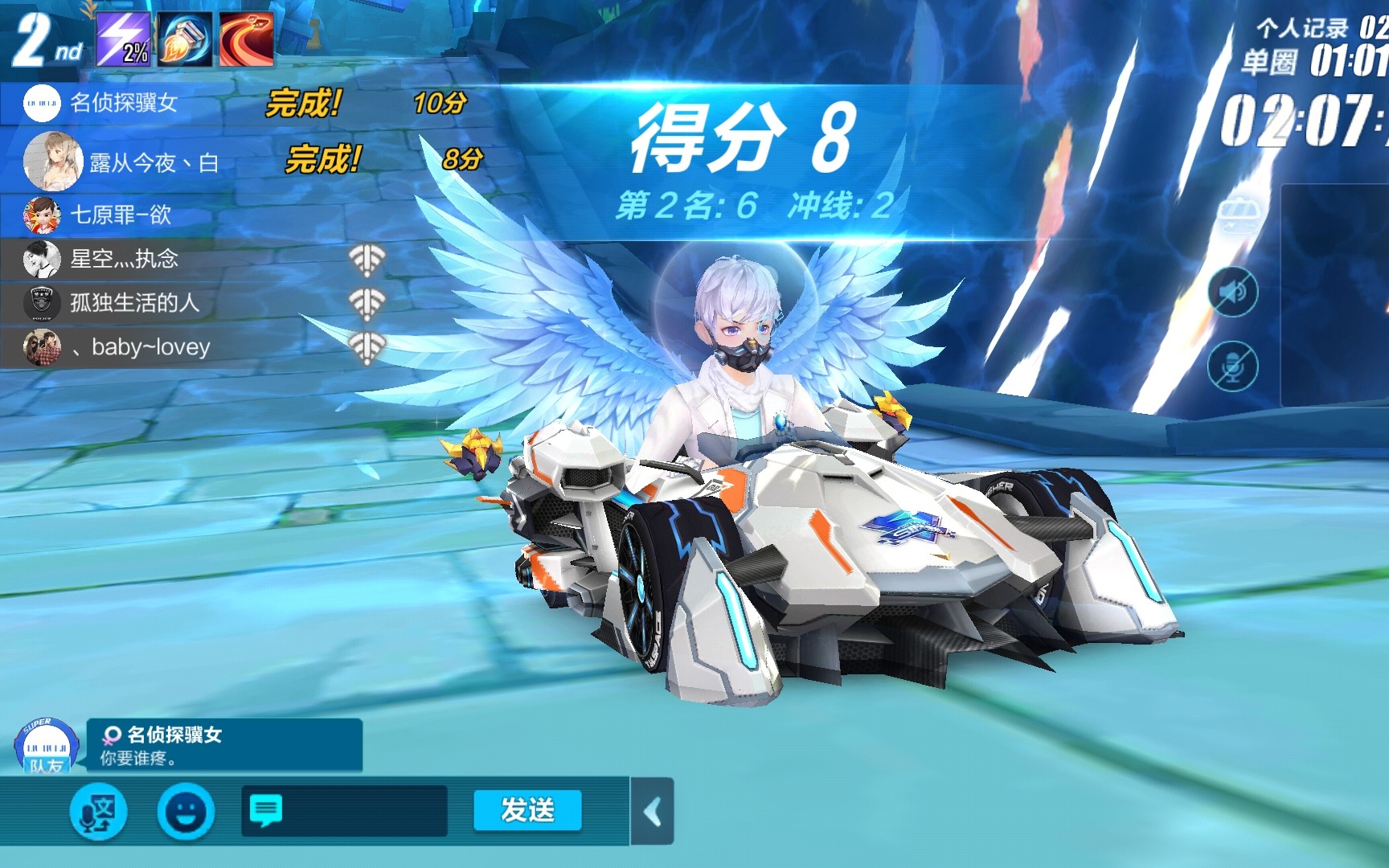Click the avatar of 七原罪-欲

click(x=42, y=215)
